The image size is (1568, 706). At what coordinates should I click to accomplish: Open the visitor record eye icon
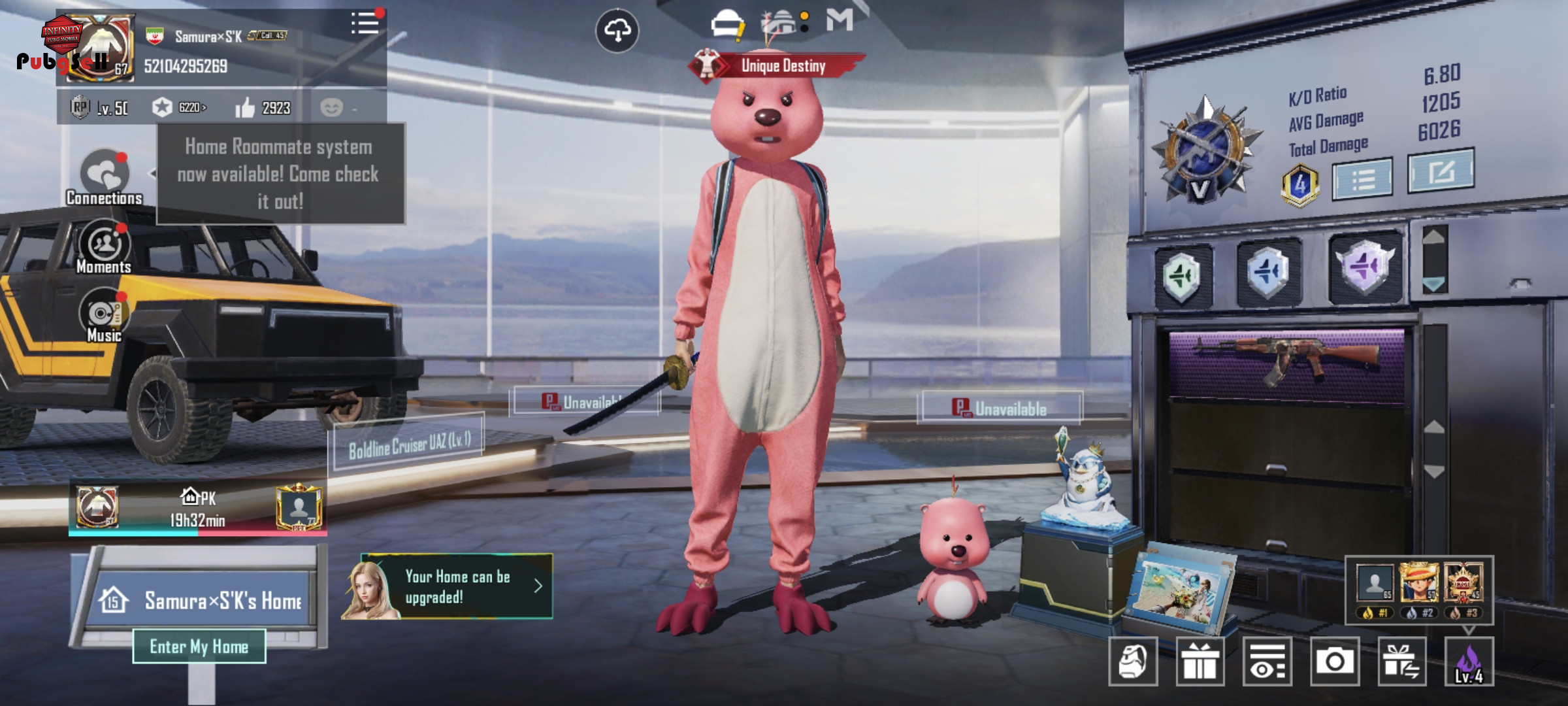pyautogui.click(x=1267, y=662)
